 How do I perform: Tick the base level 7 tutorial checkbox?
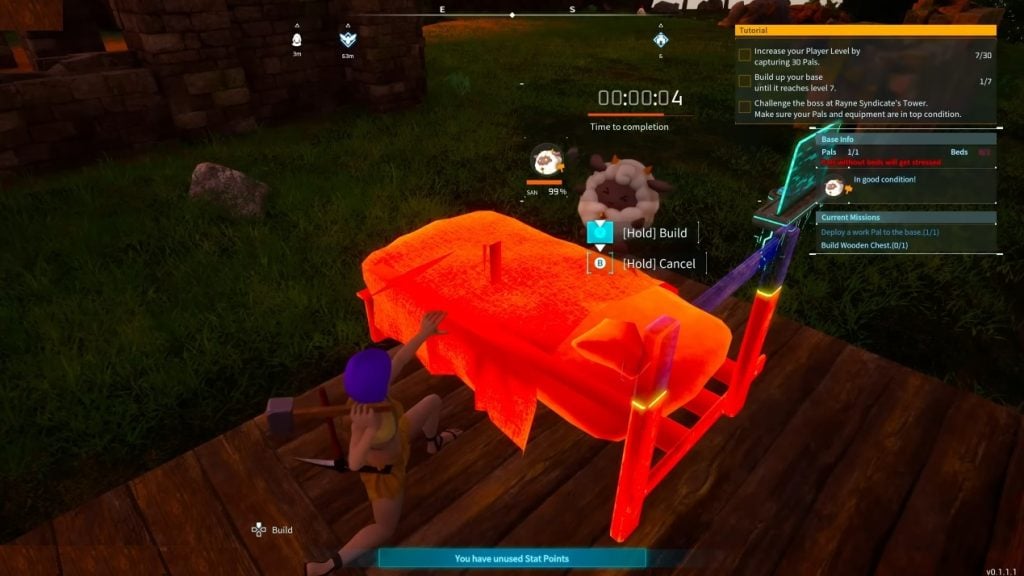744,81
